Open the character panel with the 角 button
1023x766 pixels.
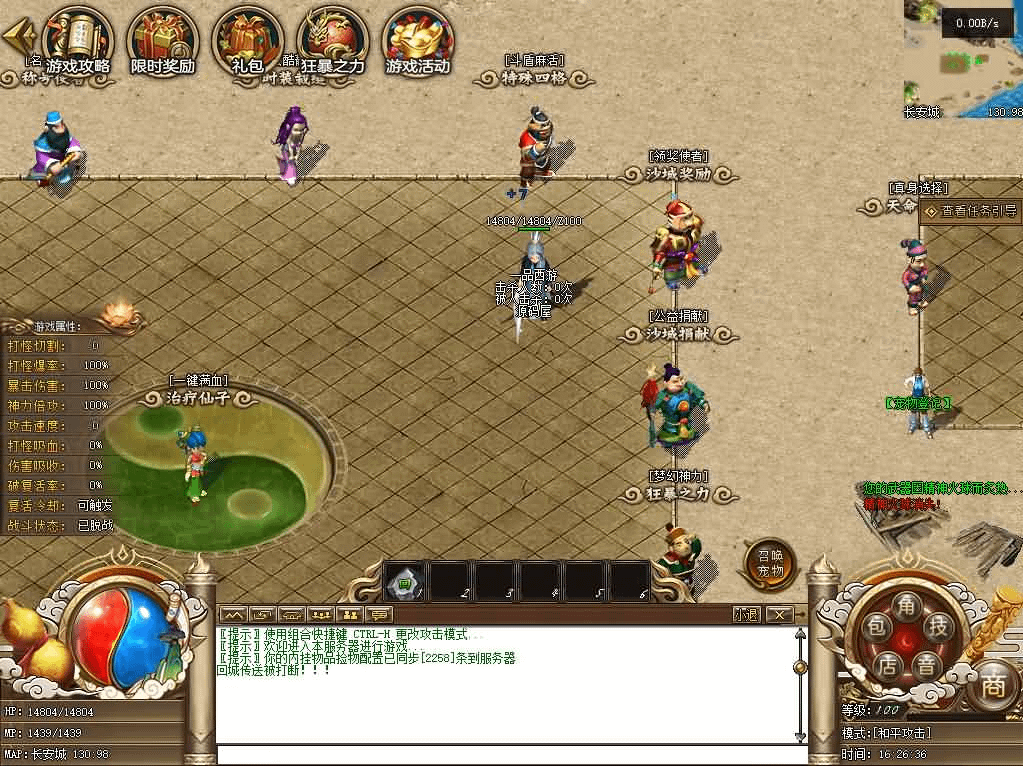[907, 606]
